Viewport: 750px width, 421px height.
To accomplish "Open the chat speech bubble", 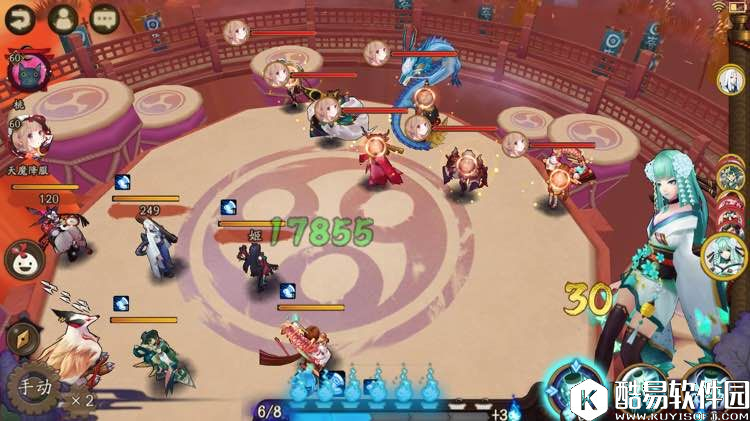I will (103, 19).
